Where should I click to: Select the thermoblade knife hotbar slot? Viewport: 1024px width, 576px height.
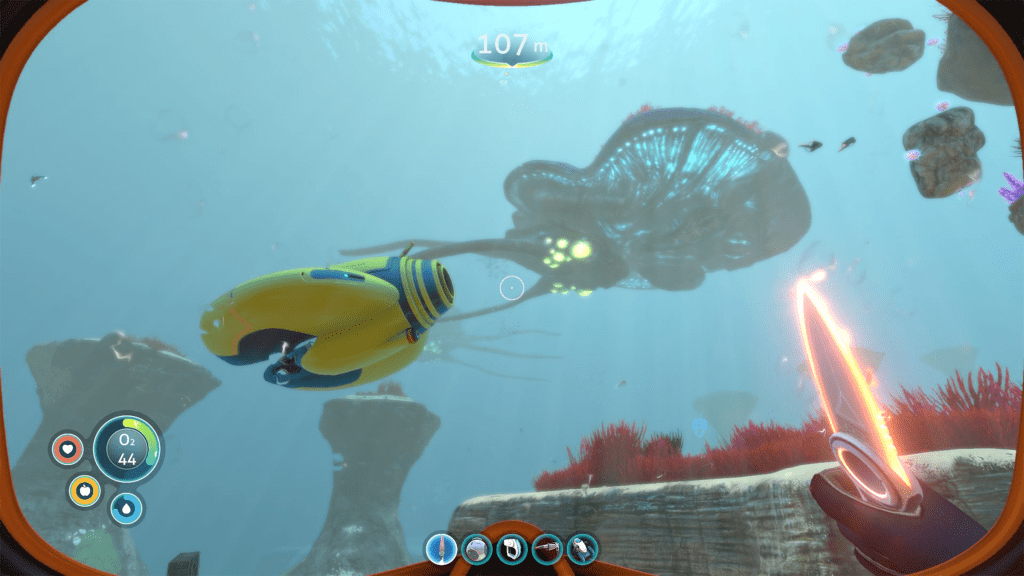442,548
